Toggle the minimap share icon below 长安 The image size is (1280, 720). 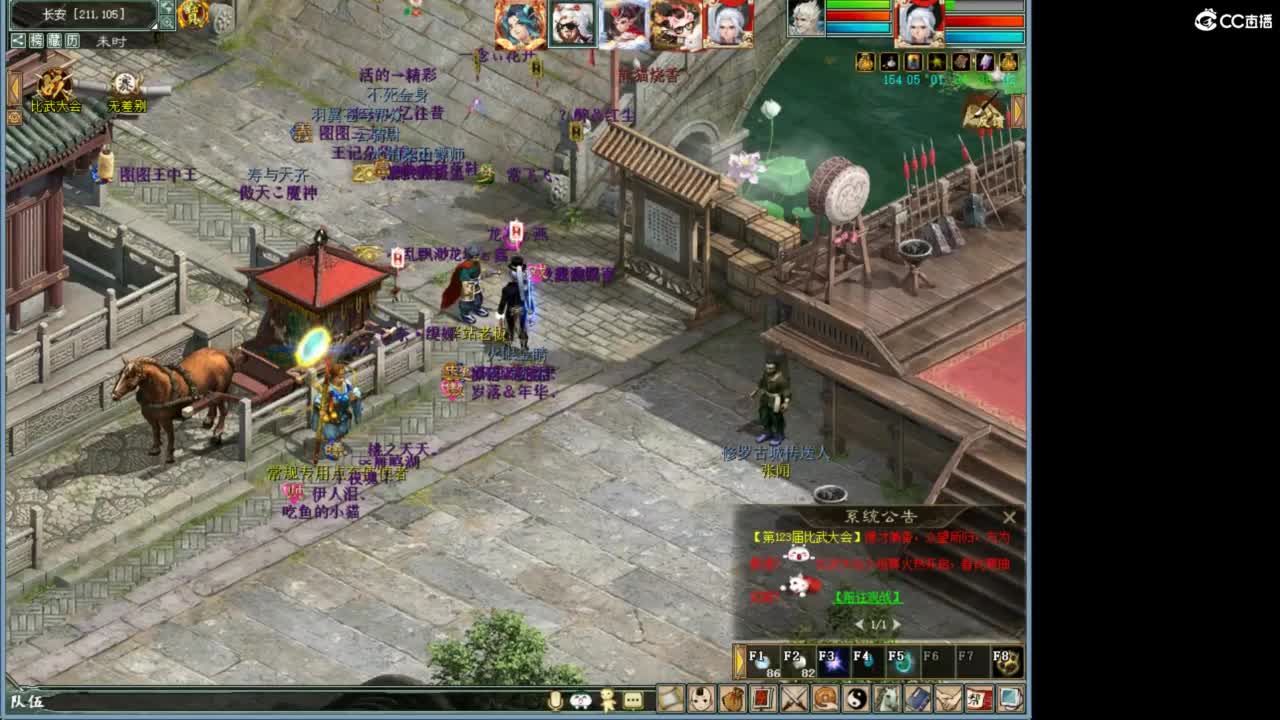(x=17, y=40)
